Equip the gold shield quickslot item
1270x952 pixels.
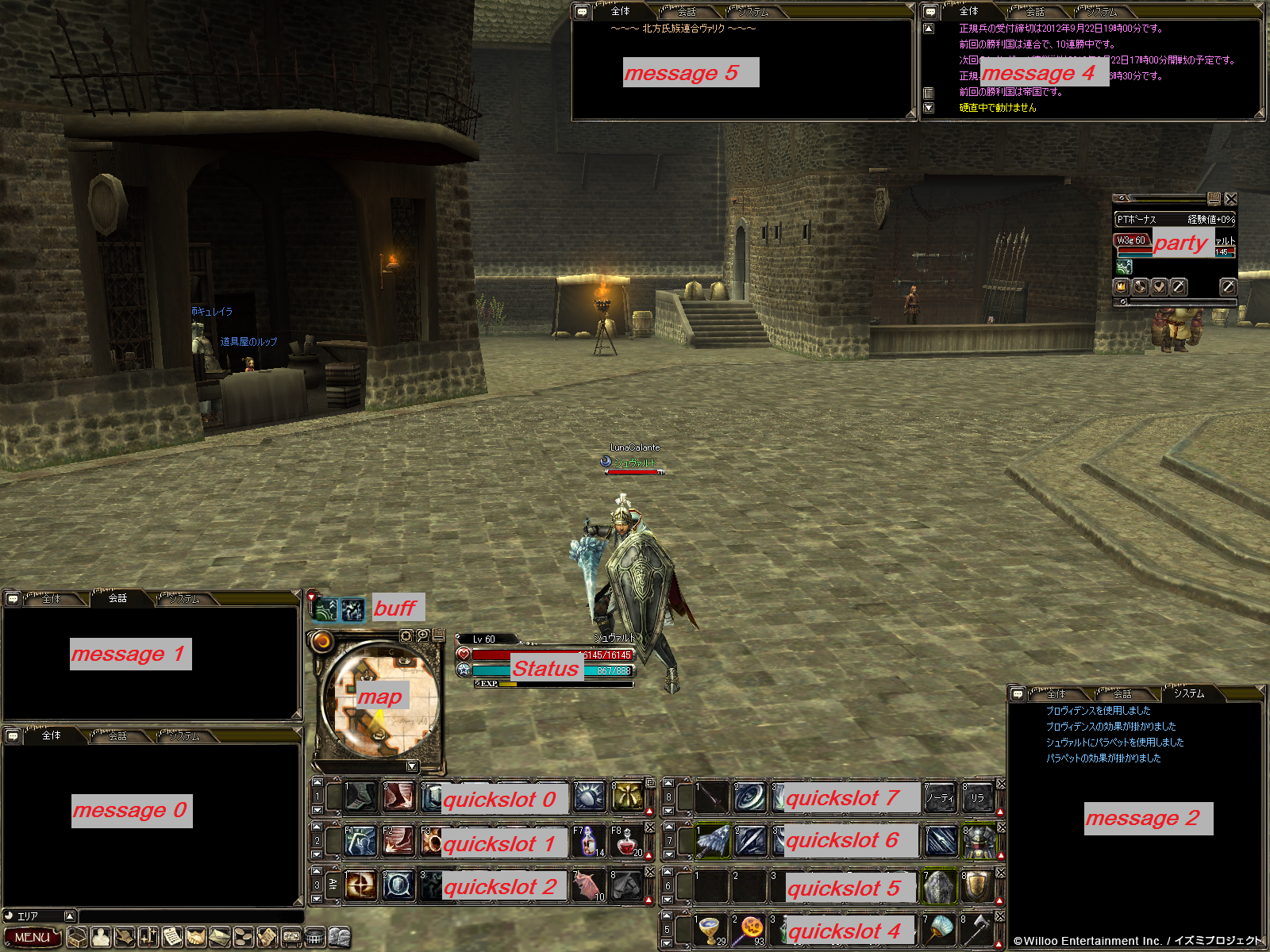(977, 887)
